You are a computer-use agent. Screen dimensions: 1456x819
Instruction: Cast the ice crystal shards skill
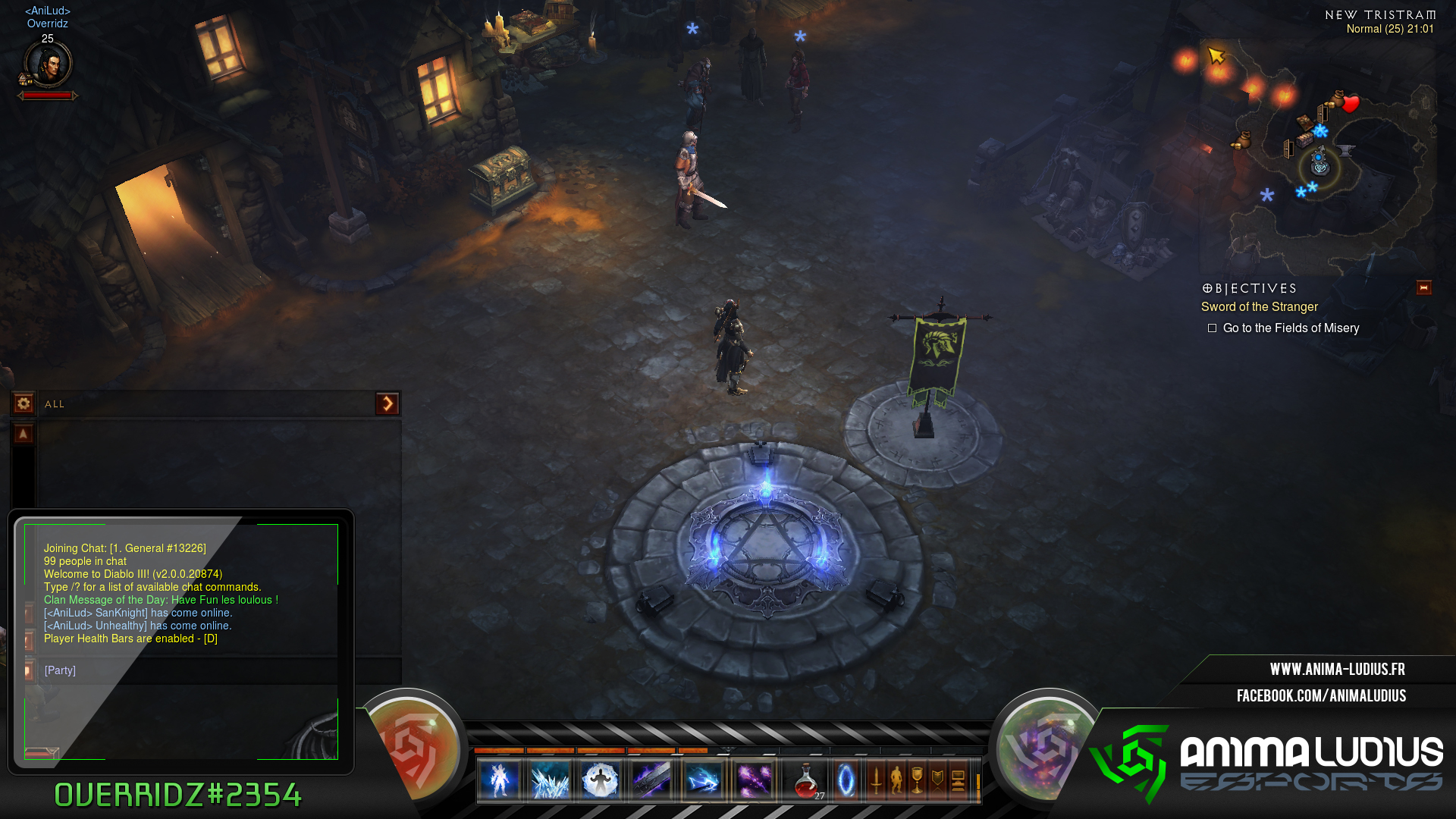[550, 780]
